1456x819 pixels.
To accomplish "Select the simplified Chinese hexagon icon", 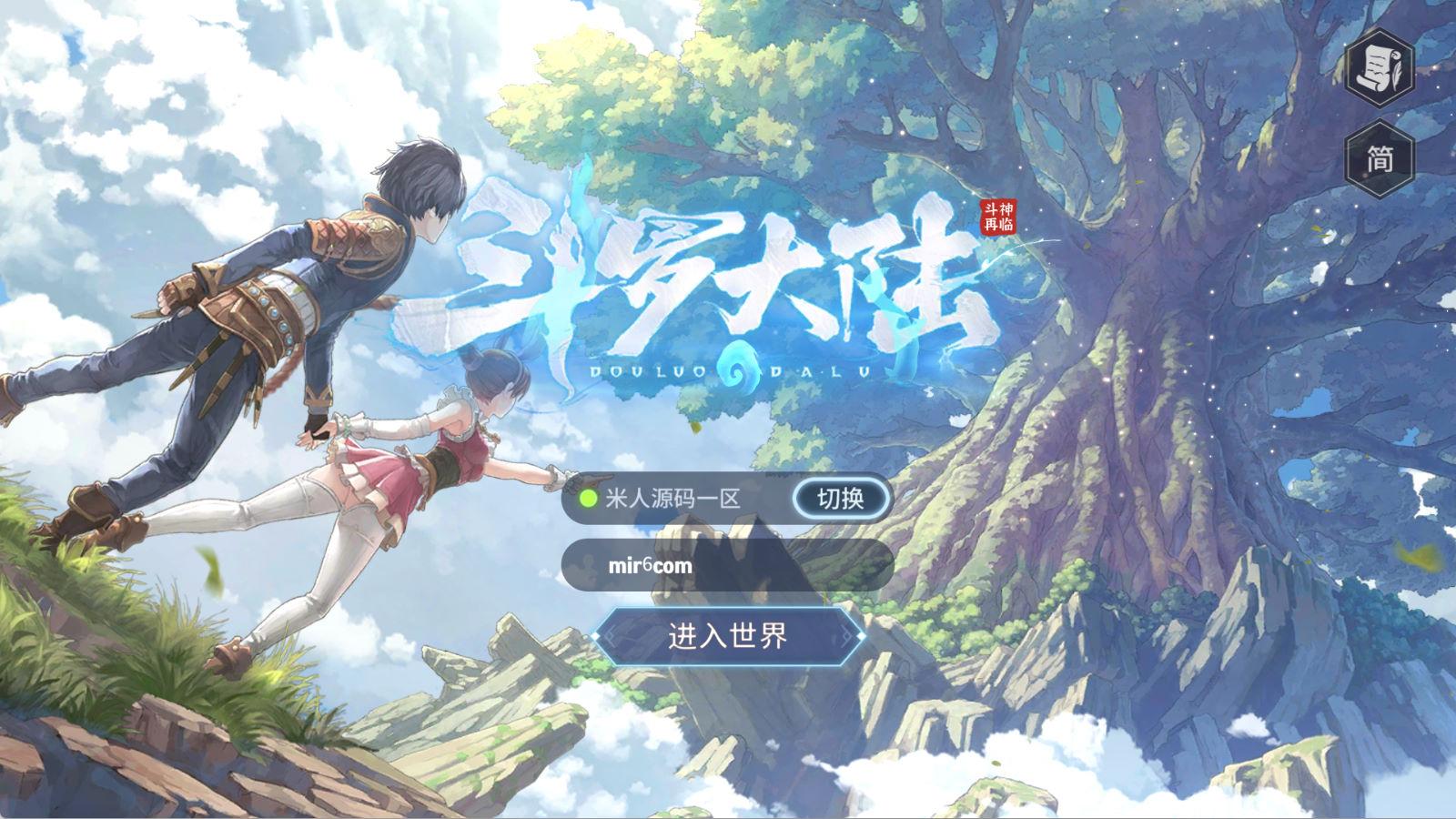I will pyautogui.click(x=1380, y=157).
